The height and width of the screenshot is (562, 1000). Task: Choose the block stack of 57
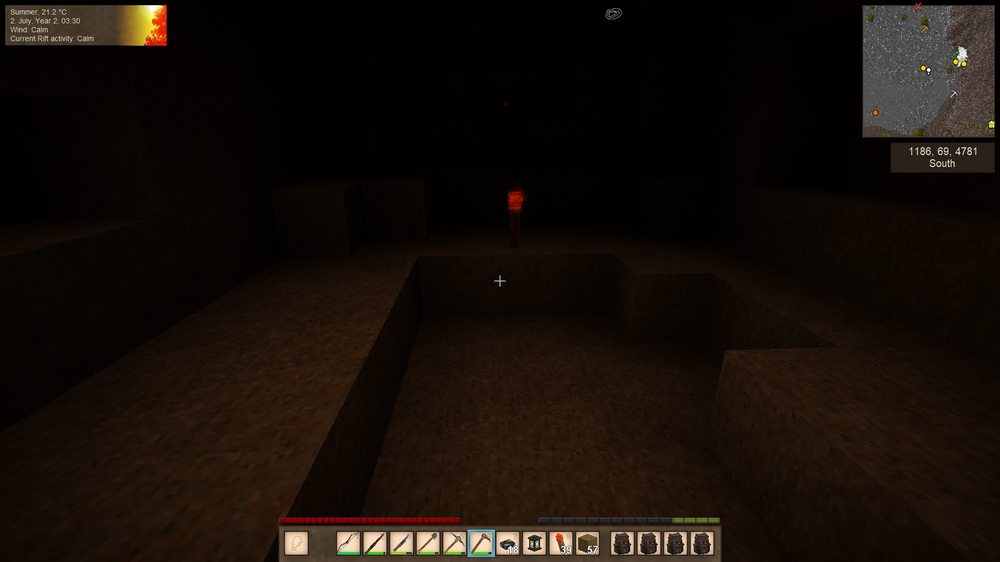coord(588,543)
